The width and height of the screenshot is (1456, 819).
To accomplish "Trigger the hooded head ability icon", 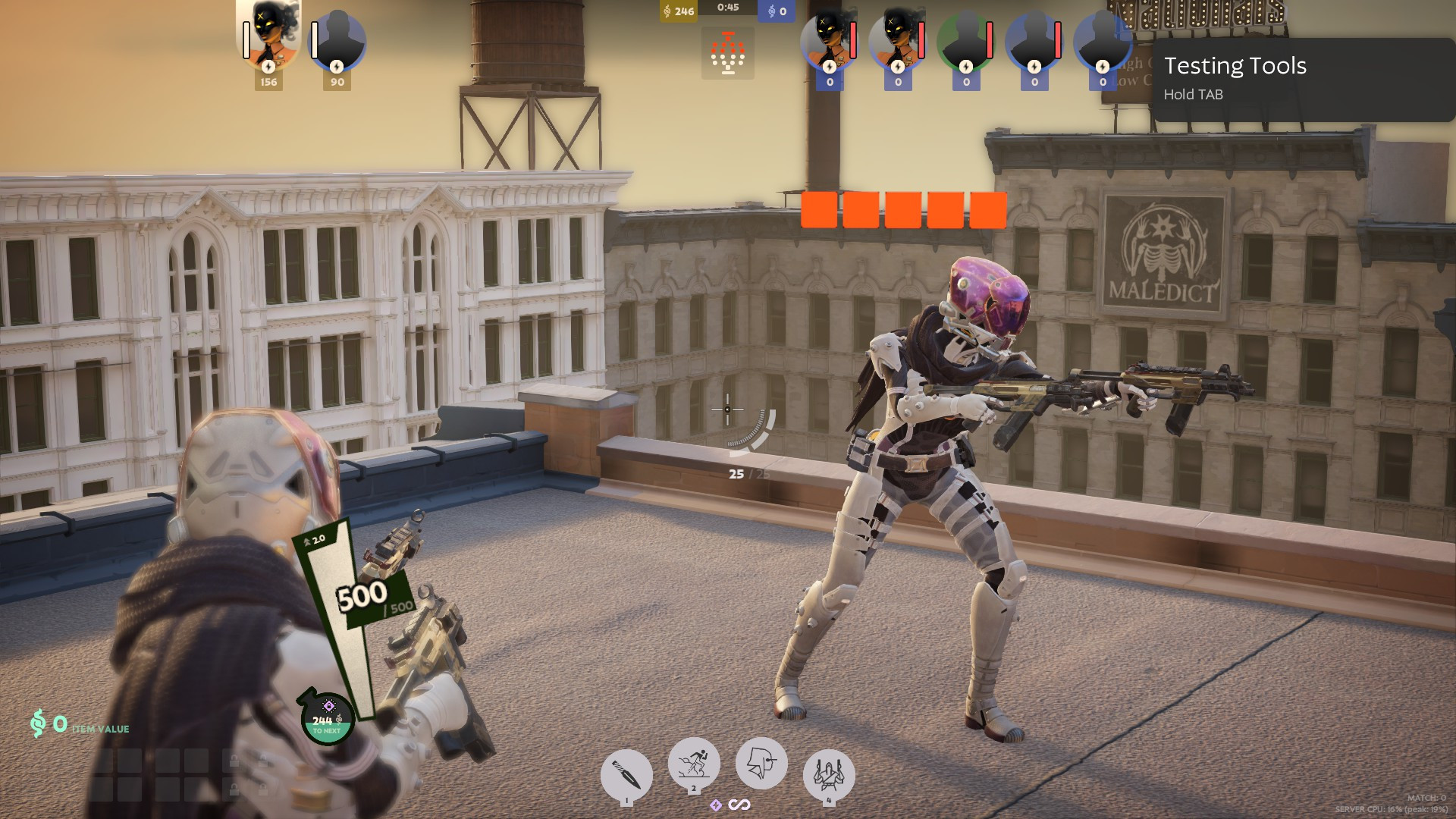I will coord(761,762).
